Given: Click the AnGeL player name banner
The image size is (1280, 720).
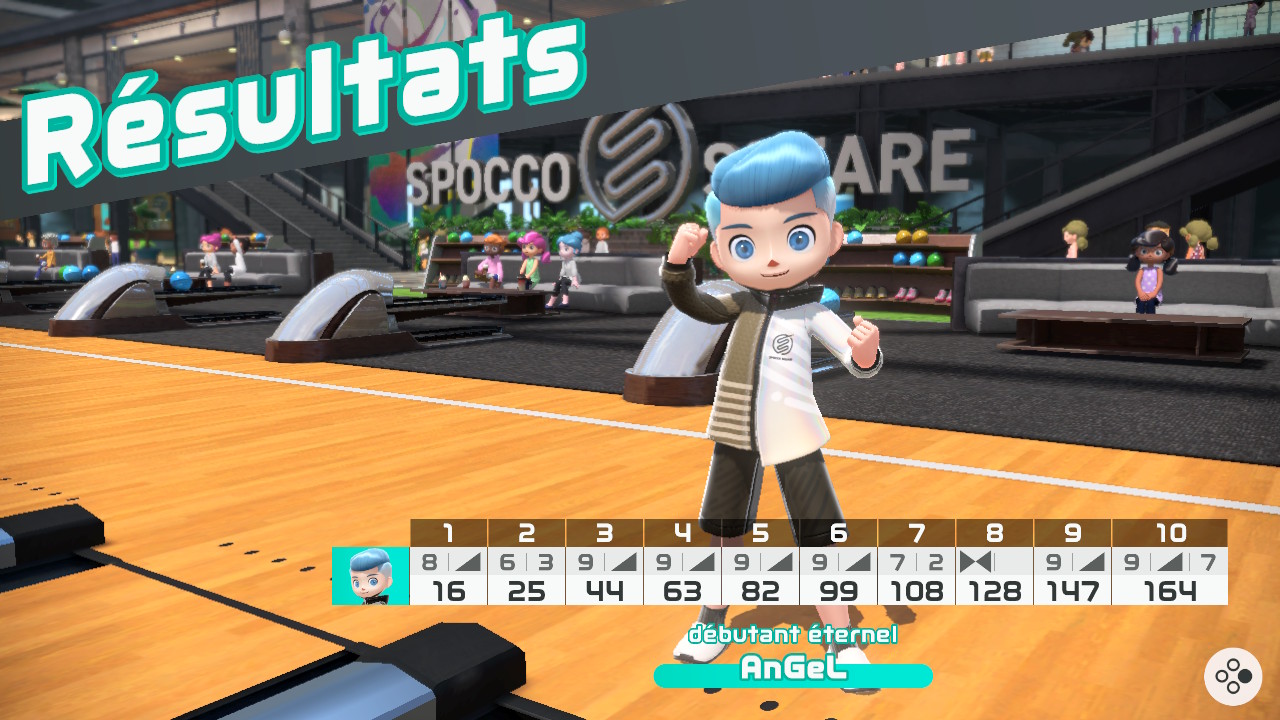Looking at the screenshot, I should point(793,671).
